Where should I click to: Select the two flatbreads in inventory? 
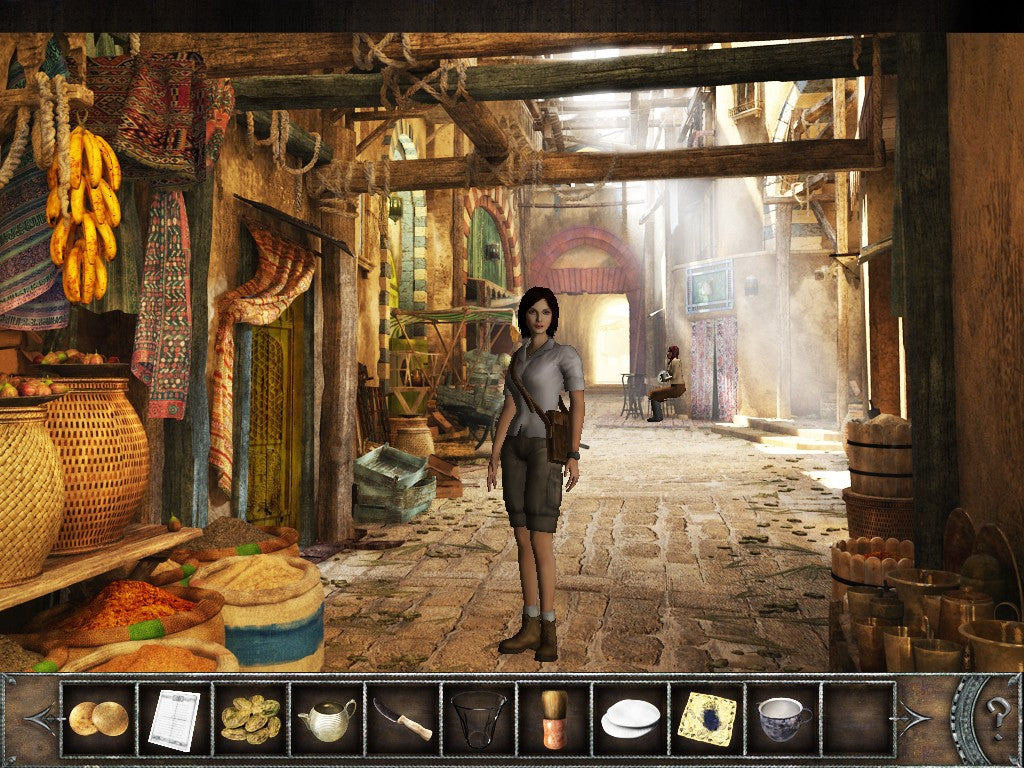[98, 718]
